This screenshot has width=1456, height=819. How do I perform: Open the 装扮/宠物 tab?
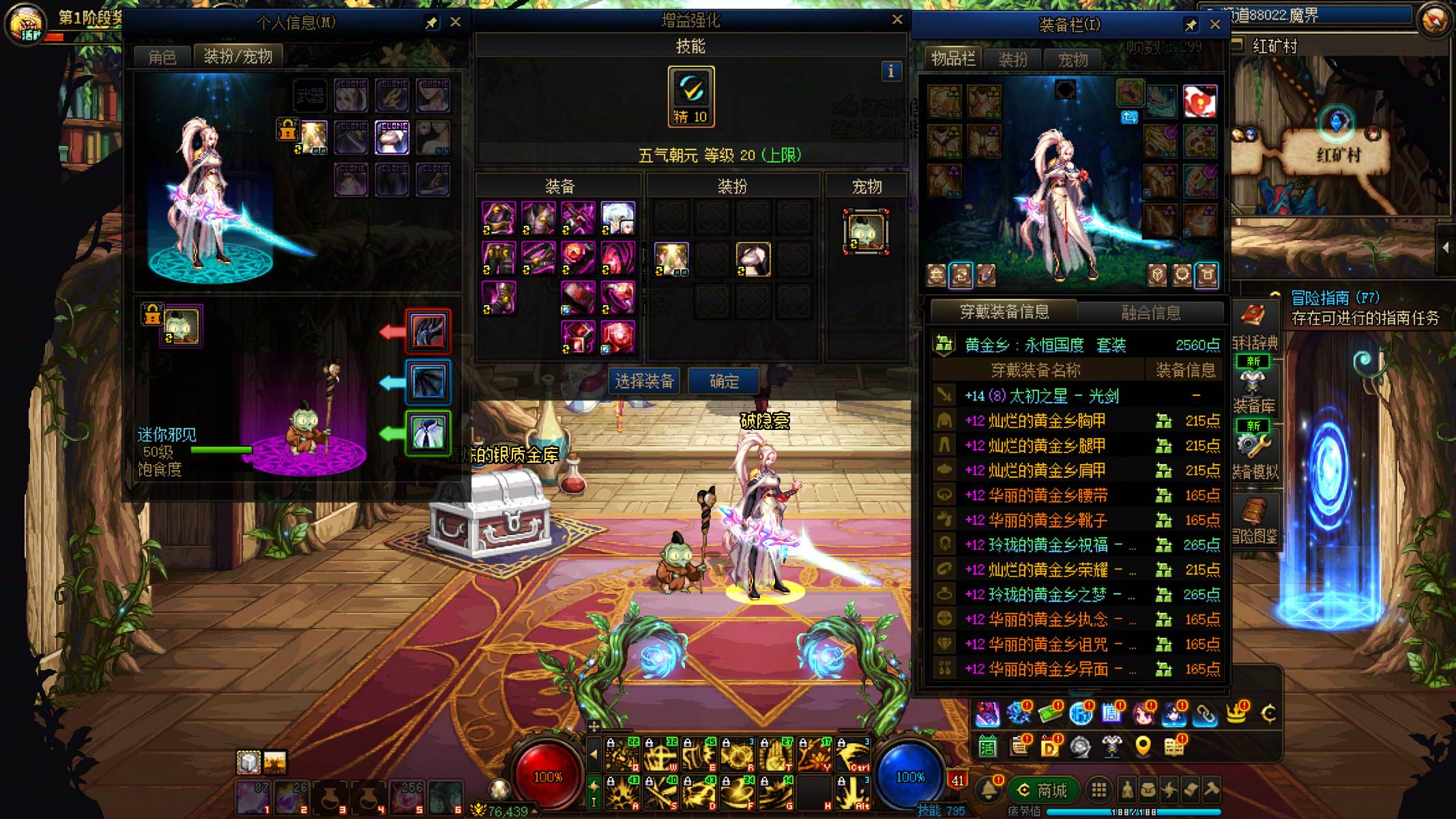click(237, 56)
